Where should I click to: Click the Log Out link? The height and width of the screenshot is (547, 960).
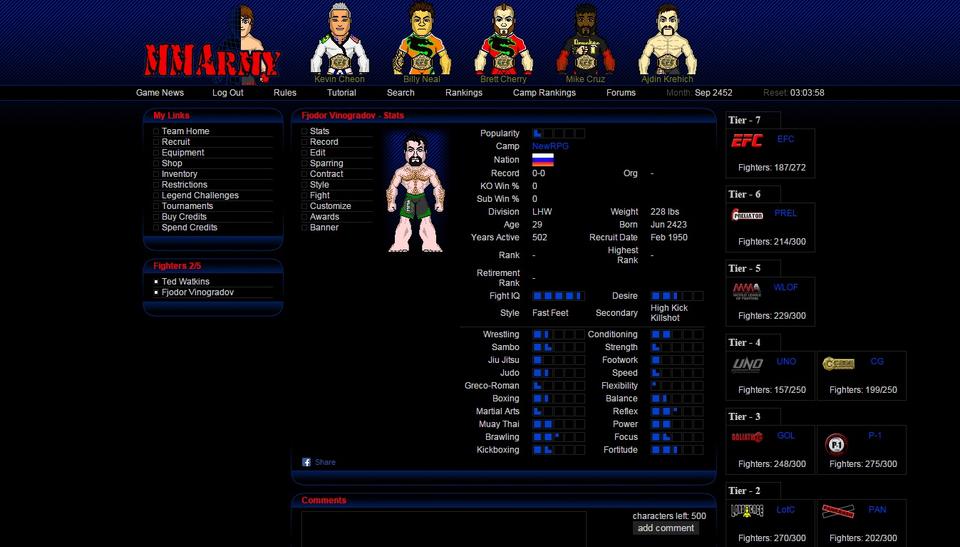coord(227,93)
